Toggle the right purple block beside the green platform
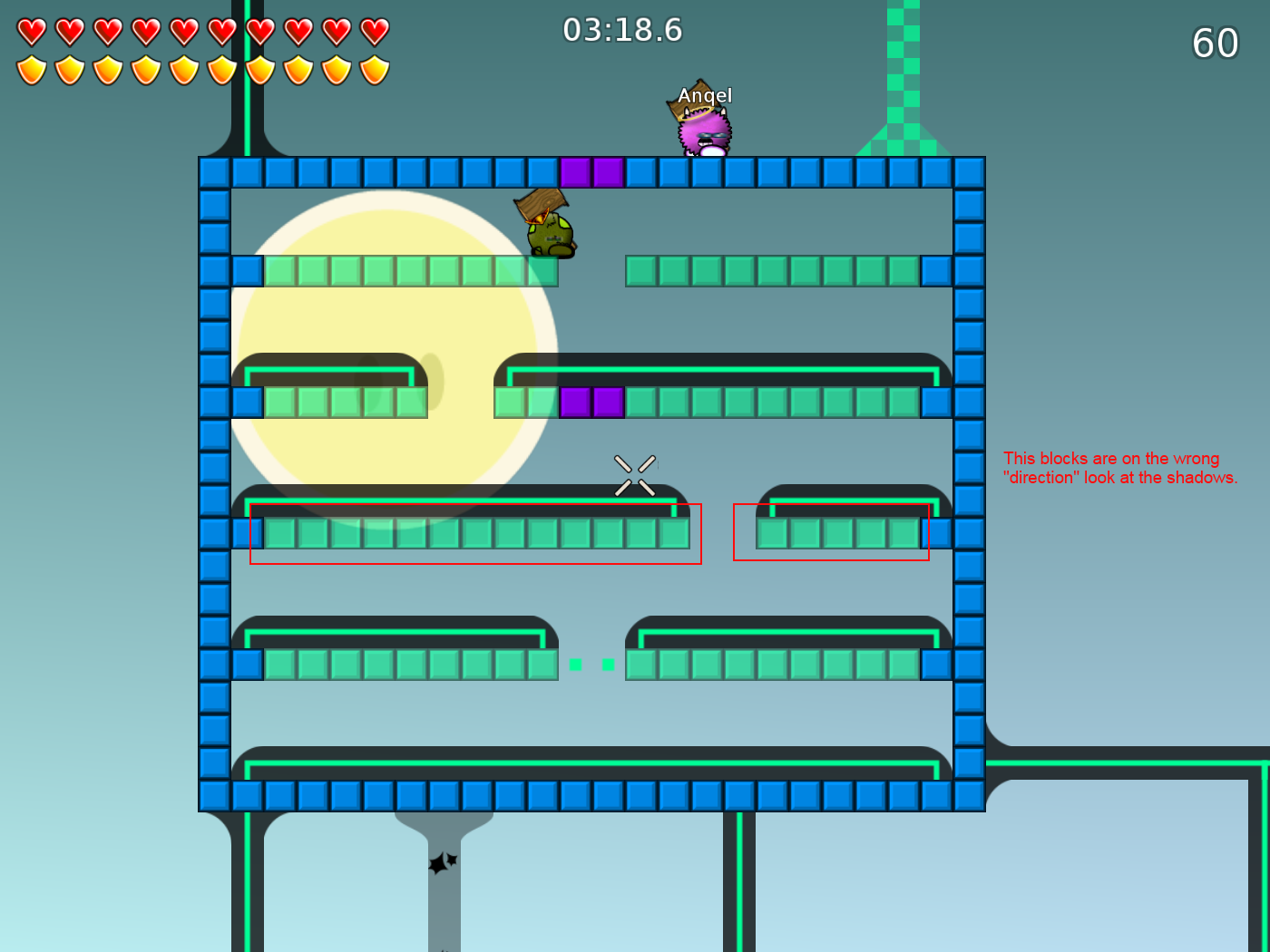Image resolution: width=1270 pixels, height=952 pixels. click(607, 402)
